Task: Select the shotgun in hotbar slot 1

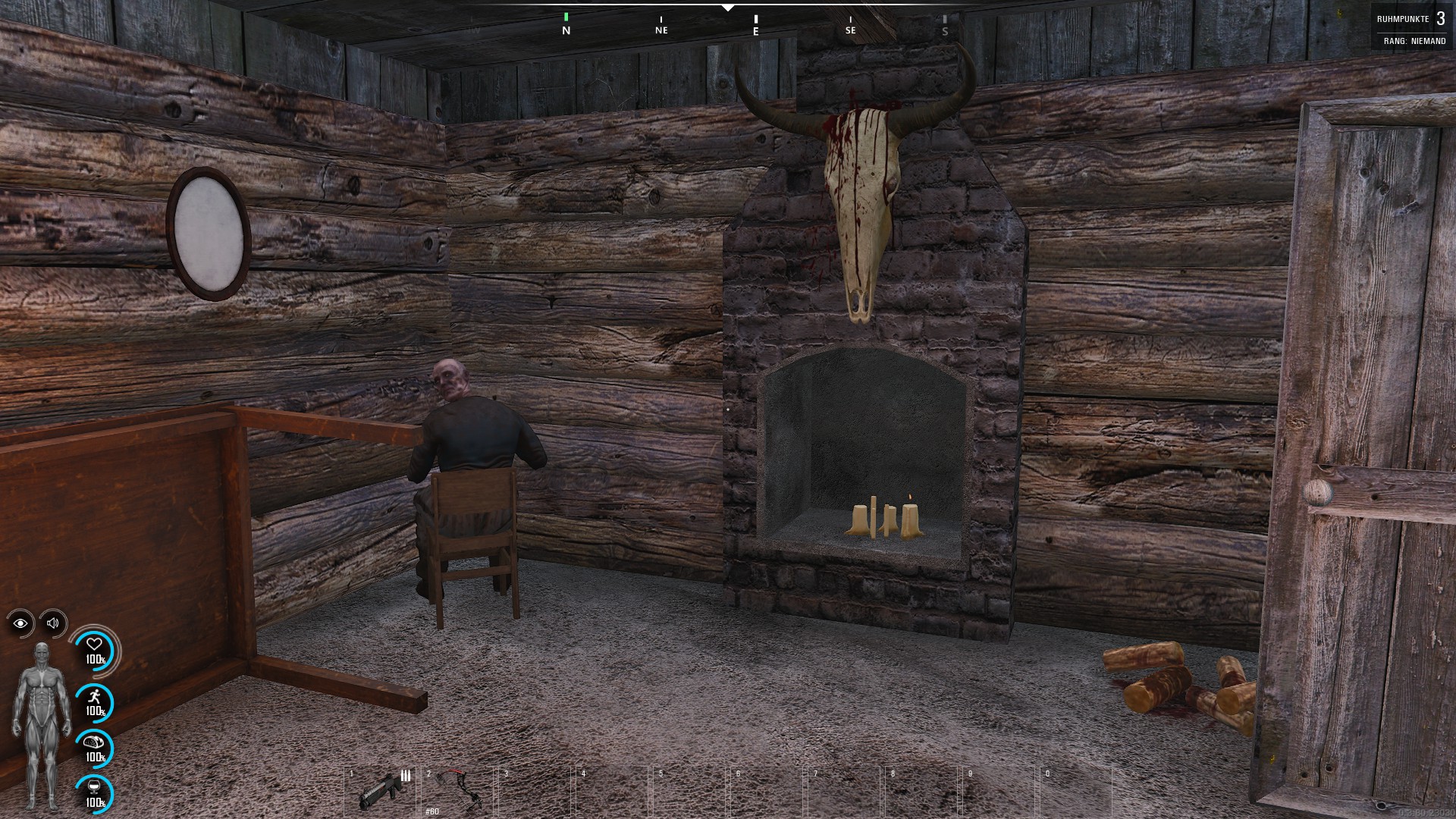Action: pos(381,790)
